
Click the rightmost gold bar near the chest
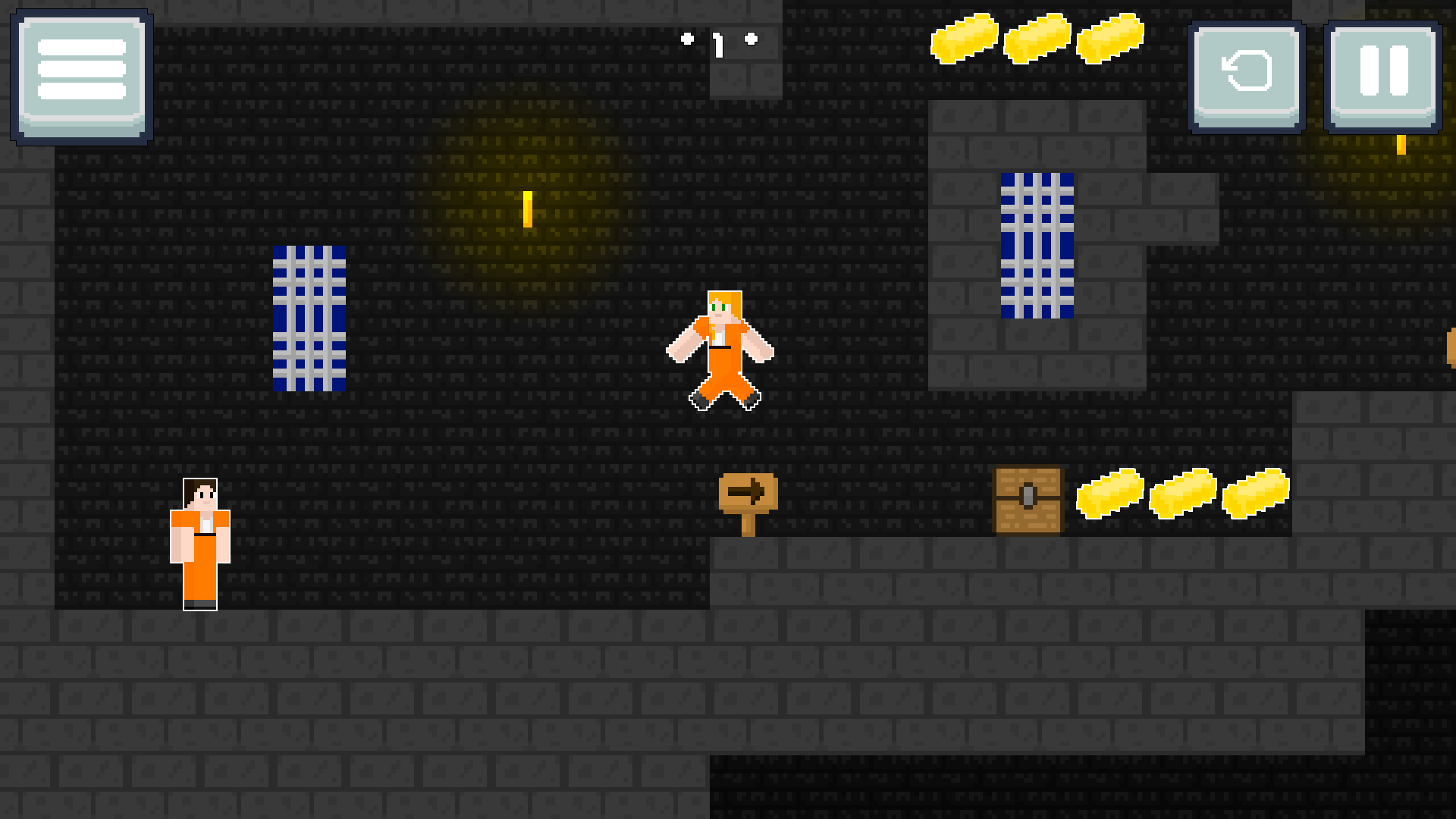(x=1255, y=493)
